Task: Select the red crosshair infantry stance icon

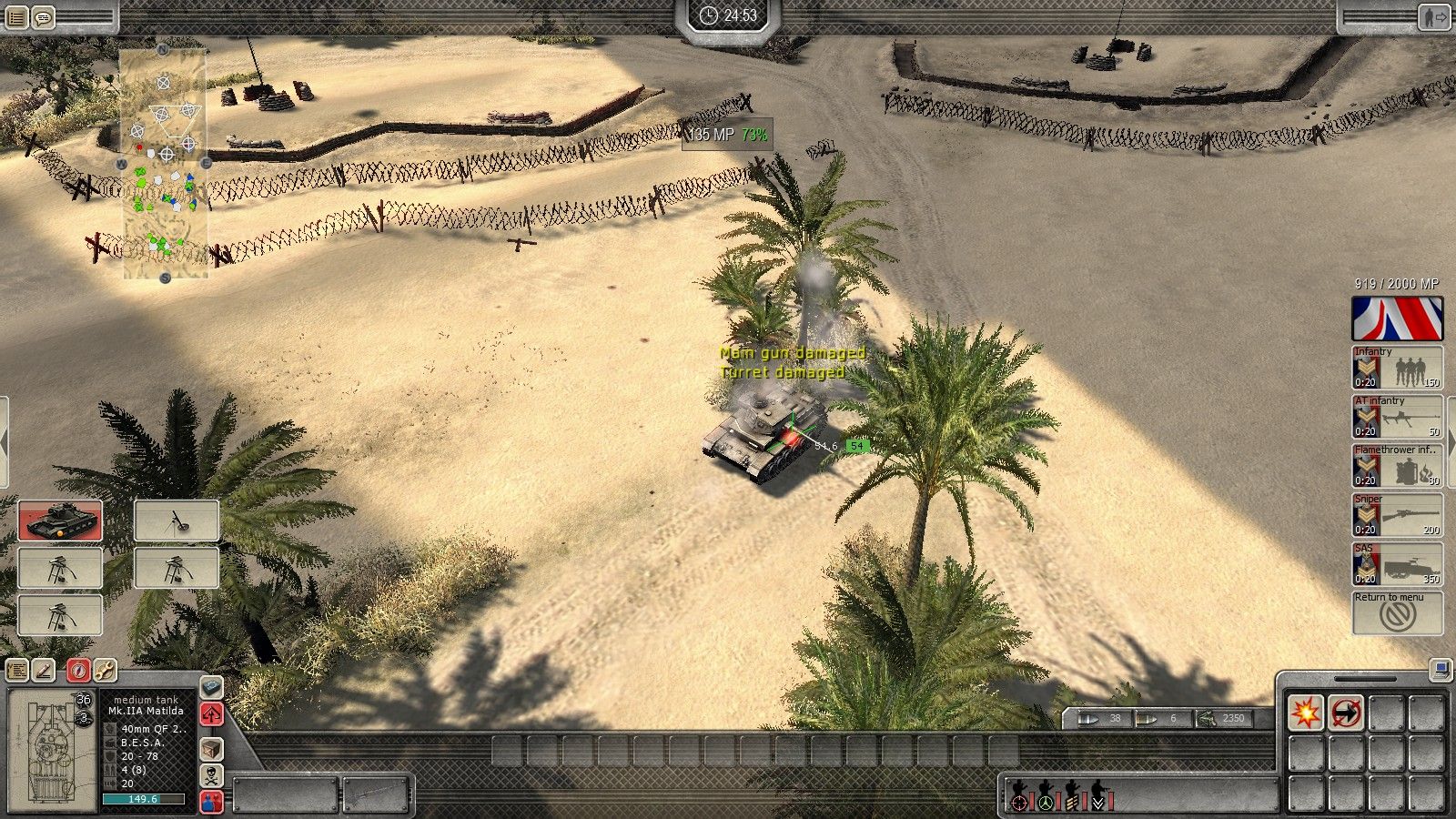Action: (x=1020, y=802)
